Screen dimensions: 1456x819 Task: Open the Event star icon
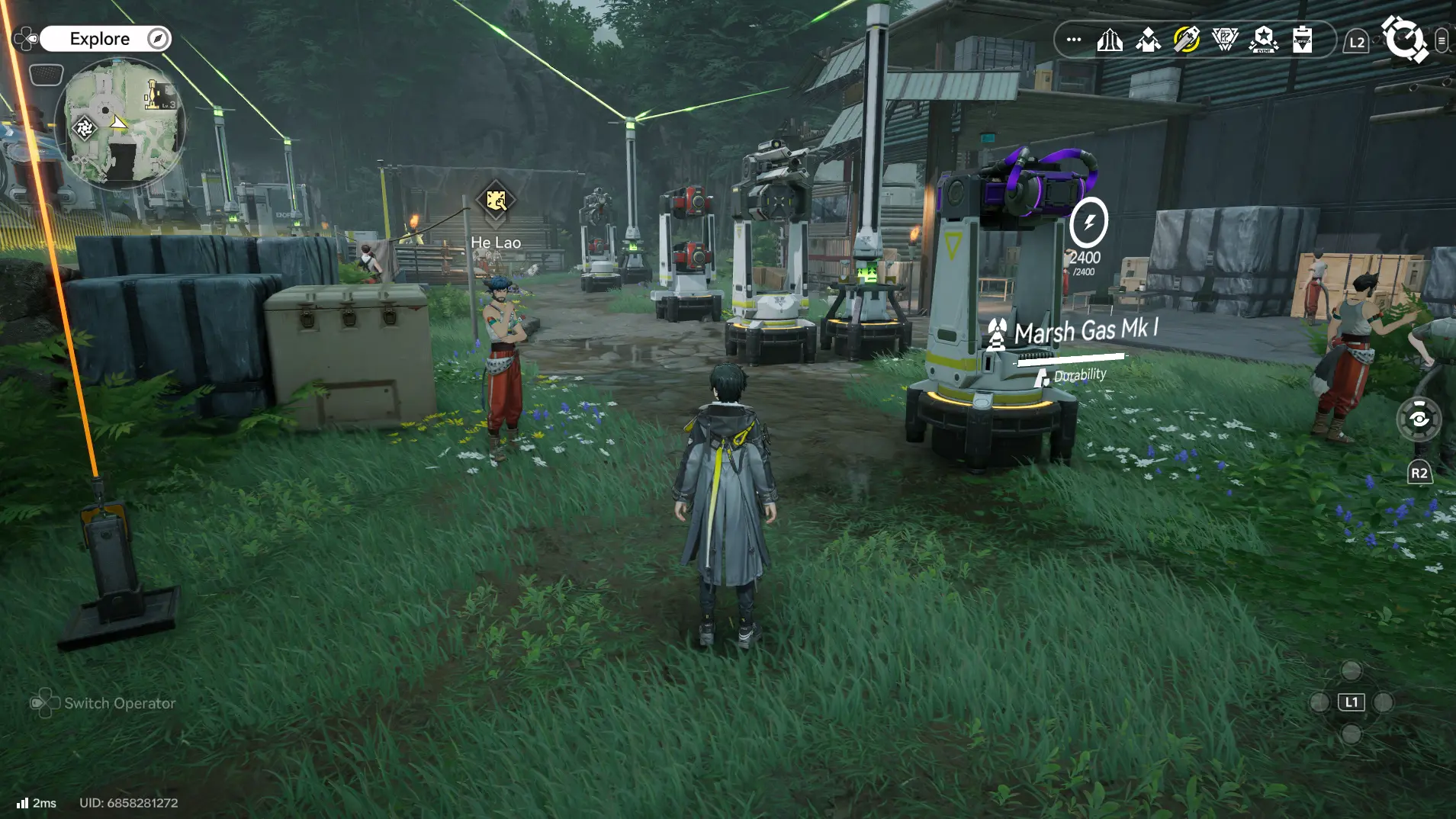(x=1264, y=40)
